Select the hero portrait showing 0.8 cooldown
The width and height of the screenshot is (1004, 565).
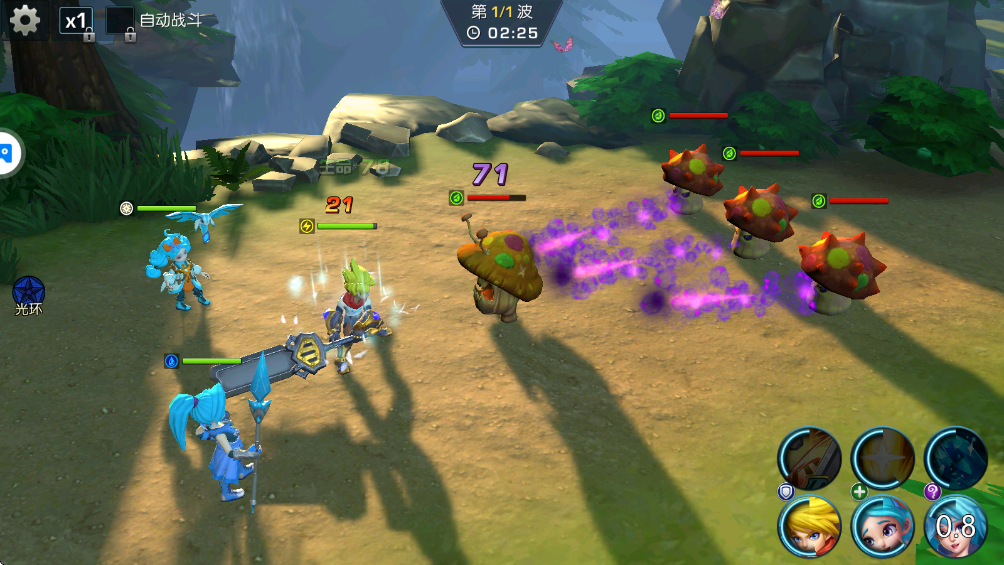pos(955,526)
